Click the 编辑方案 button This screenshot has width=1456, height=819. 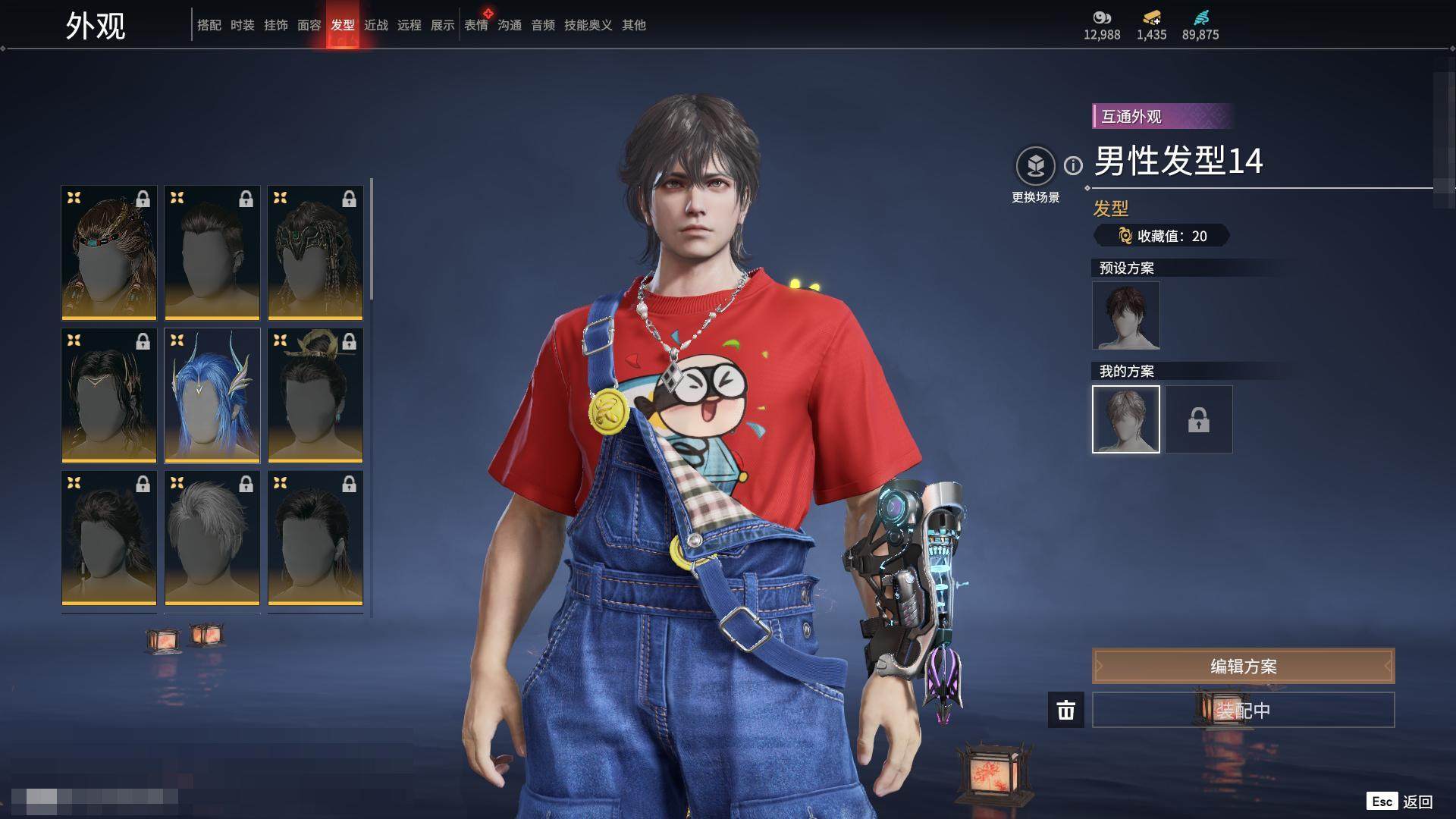pos(1243,666)
